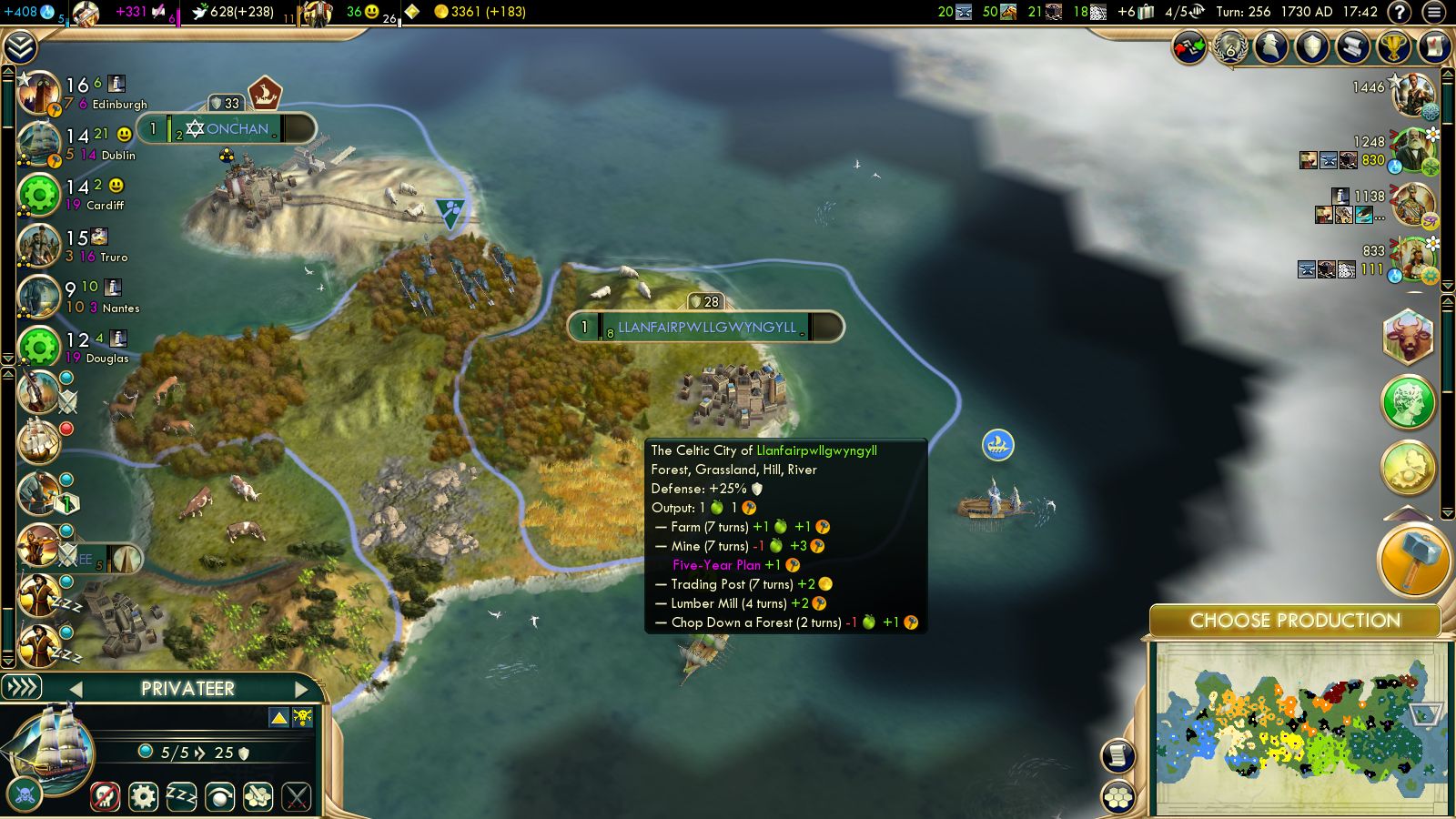This screenshot has height=819, width=1456.
Task: Toggle the yellow promotion alert triangle
Action: coord(278,717)
